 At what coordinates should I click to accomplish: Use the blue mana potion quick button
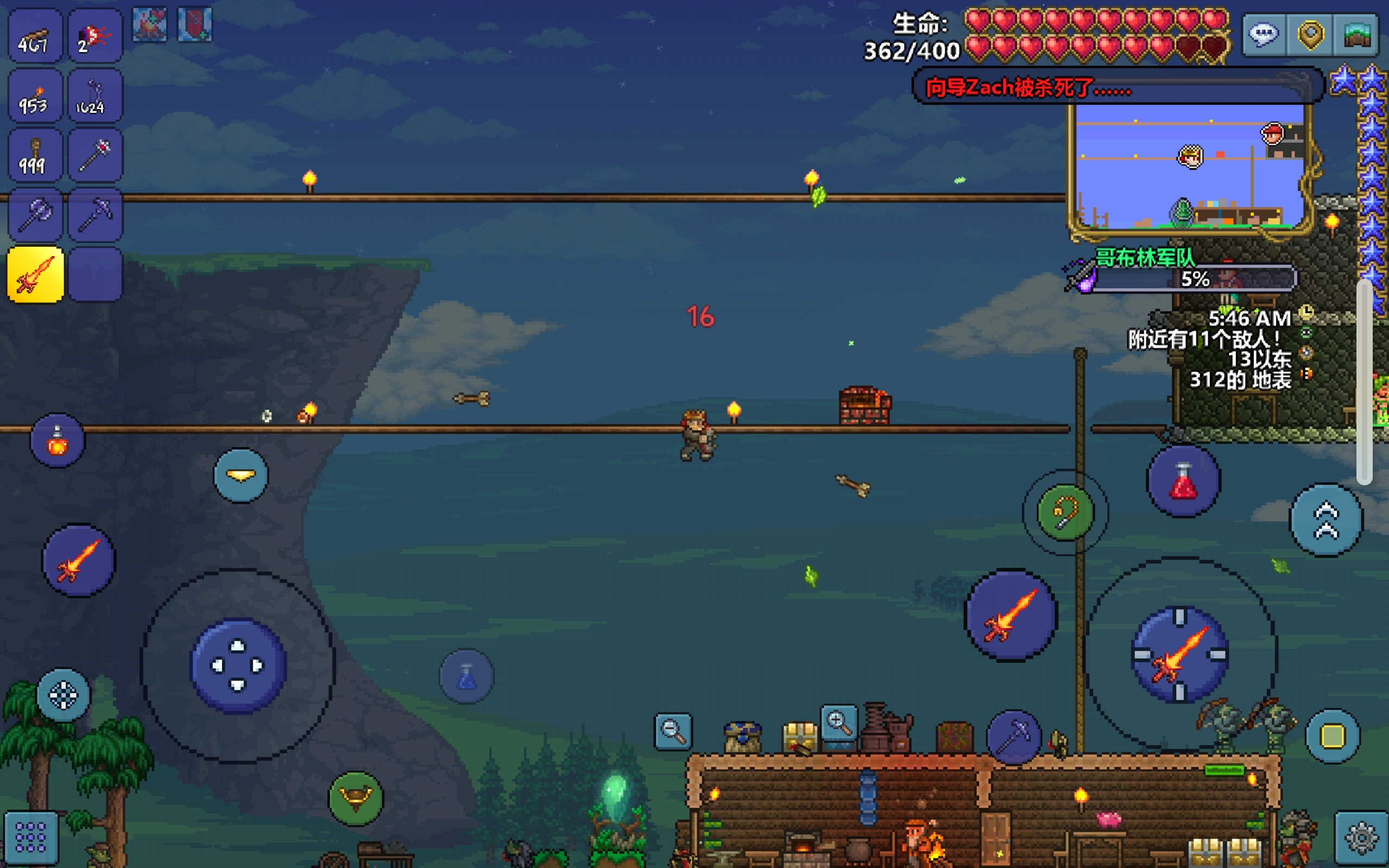[x=467, y=676]
